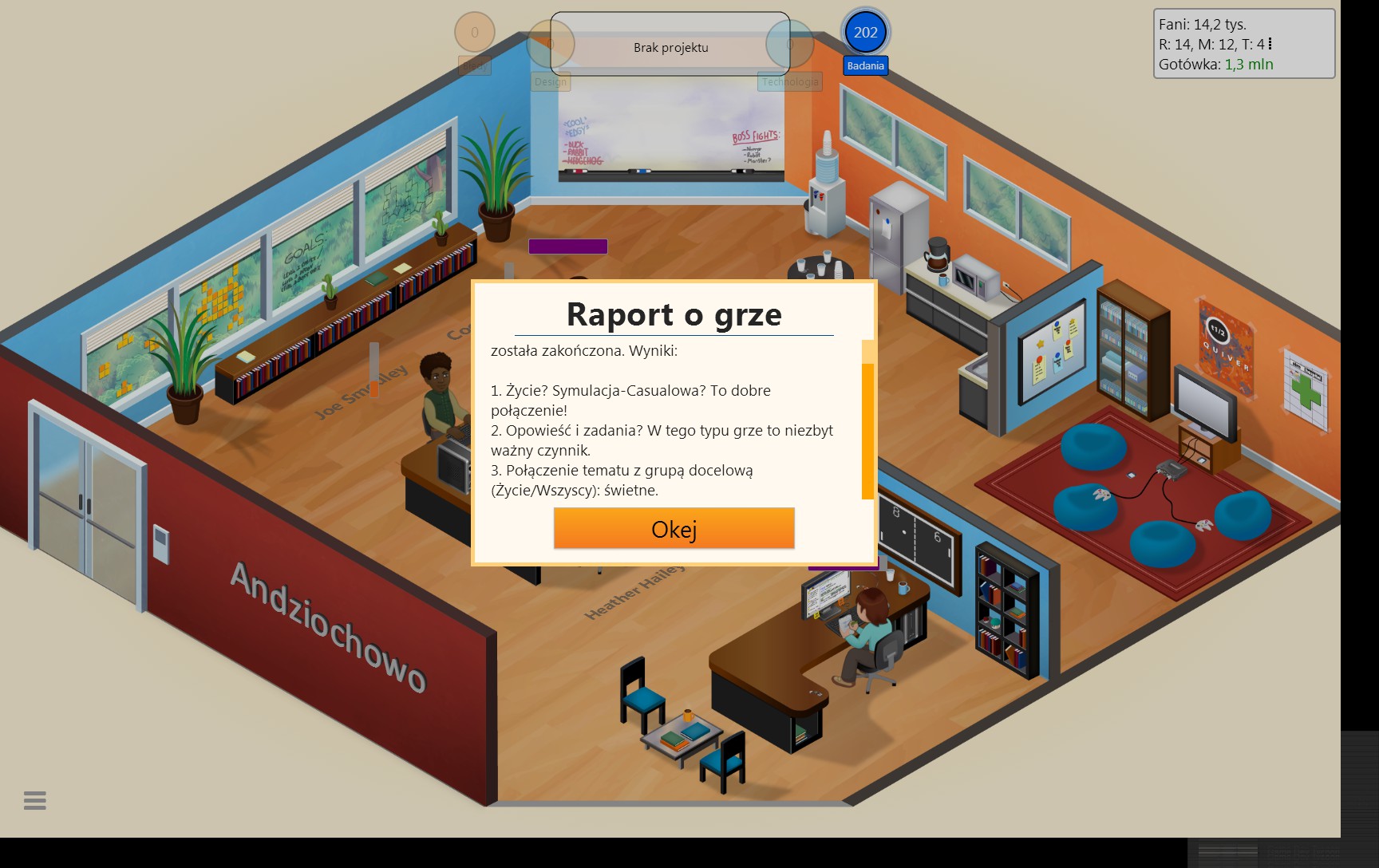Select the Brak projektu project bar

click(670, 48)
